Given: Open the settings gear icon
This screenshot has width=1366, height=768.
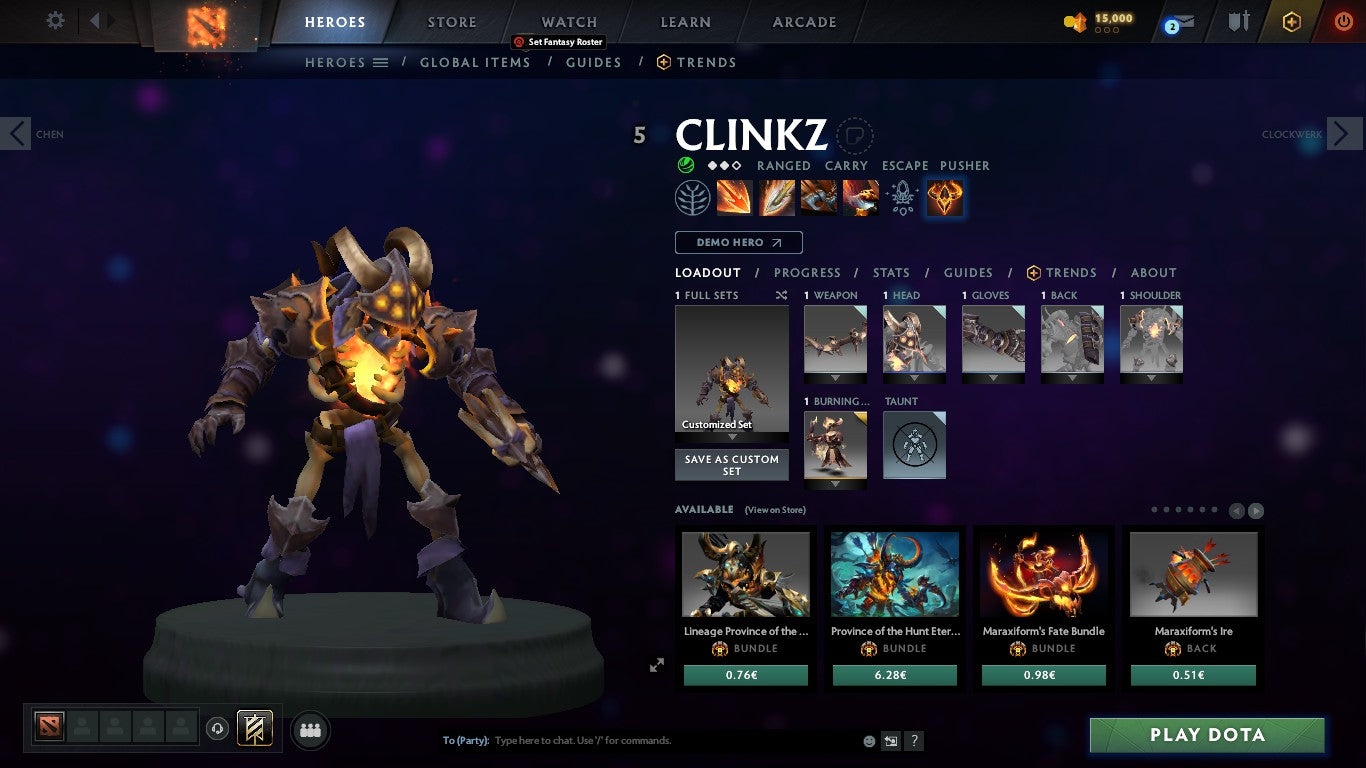Looking at the screenshot, I should tap(55, 19).
